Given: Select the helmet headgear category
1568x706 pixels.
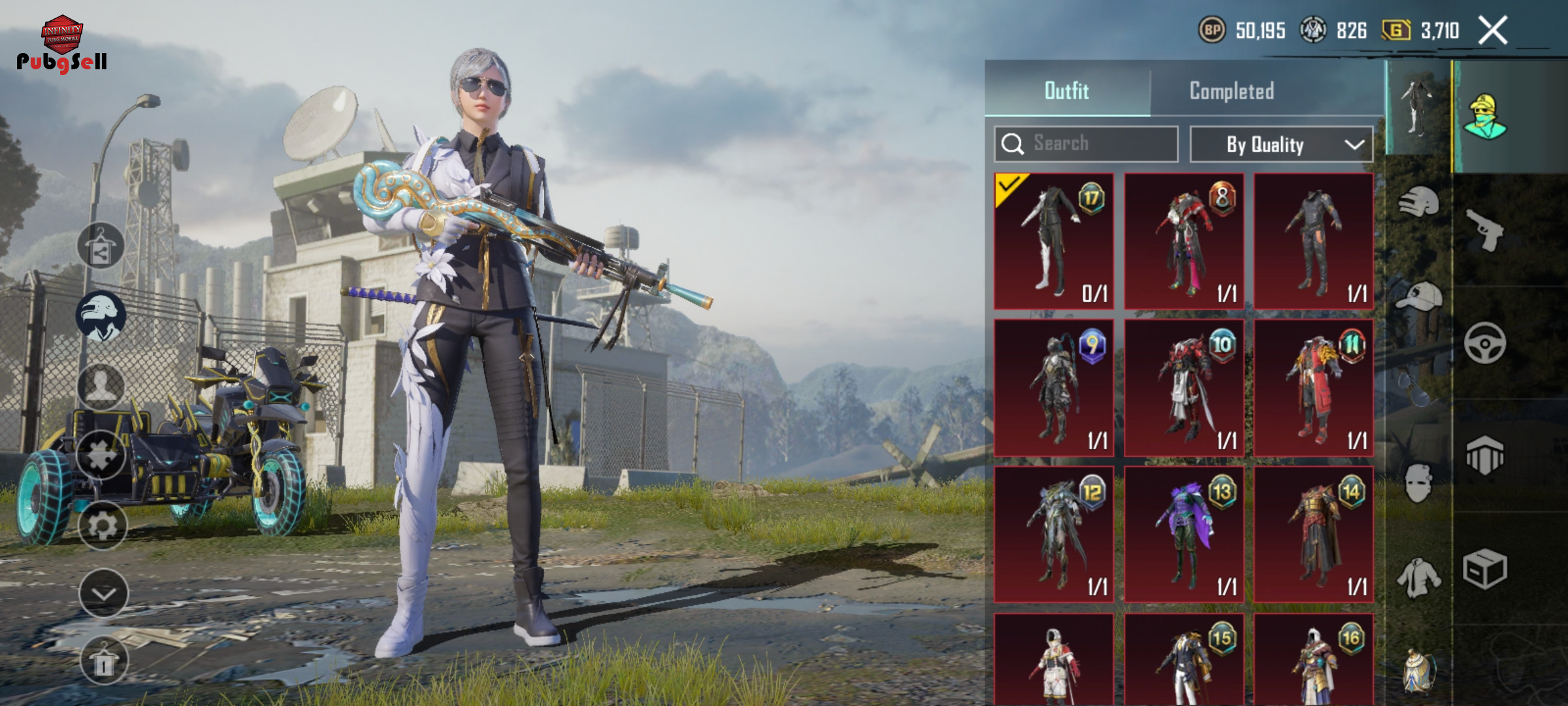Looking at the screenshot, I should (1418, 202).
